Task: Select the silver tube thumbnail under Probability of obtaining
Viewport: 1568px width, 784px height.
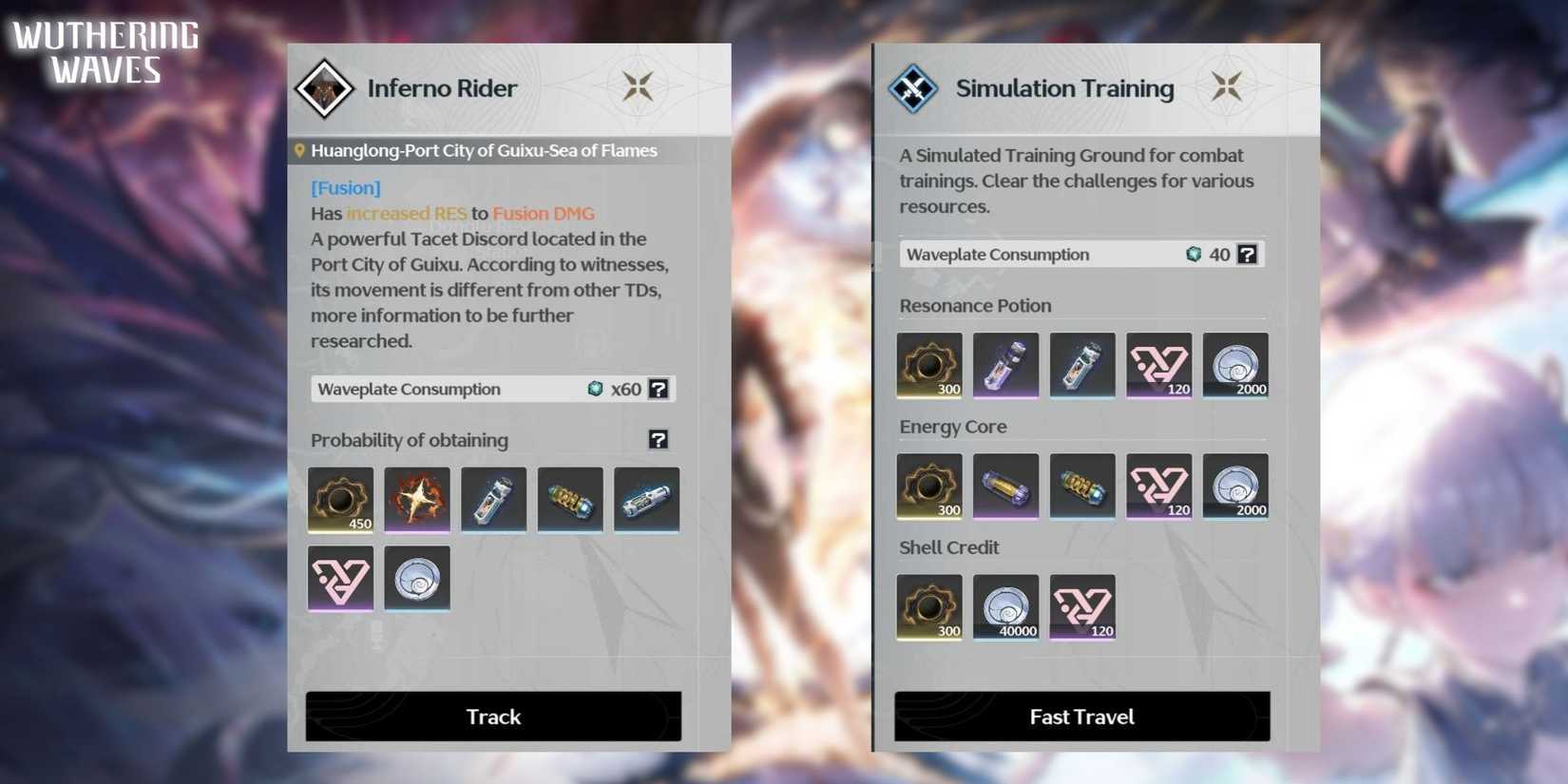Action: tap(646, 500)
